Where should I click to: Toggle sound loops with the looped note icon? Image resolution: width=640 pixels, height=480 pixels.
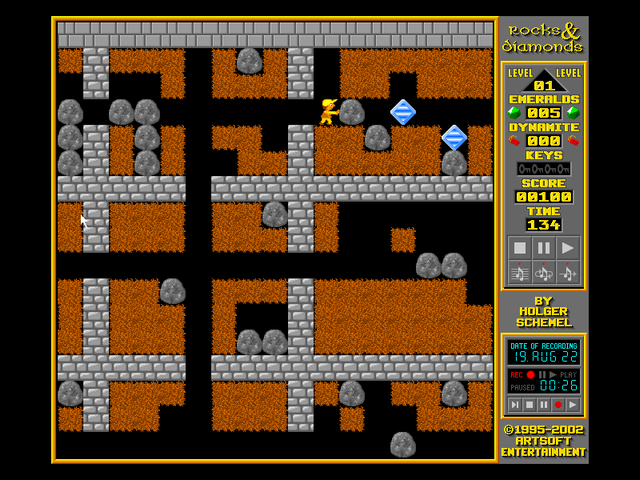(x=543, y=271)
